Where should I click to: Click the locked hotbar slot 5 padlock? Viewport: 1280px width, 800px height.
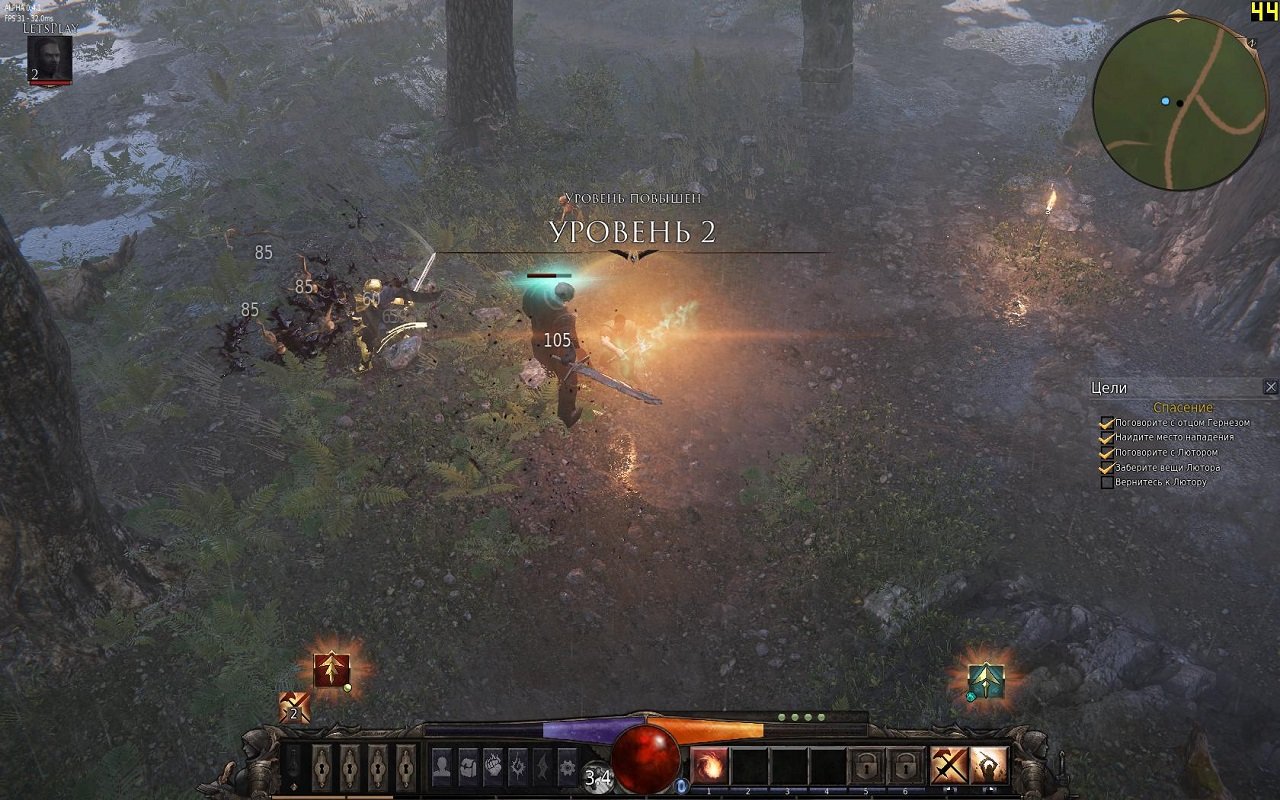866,765
